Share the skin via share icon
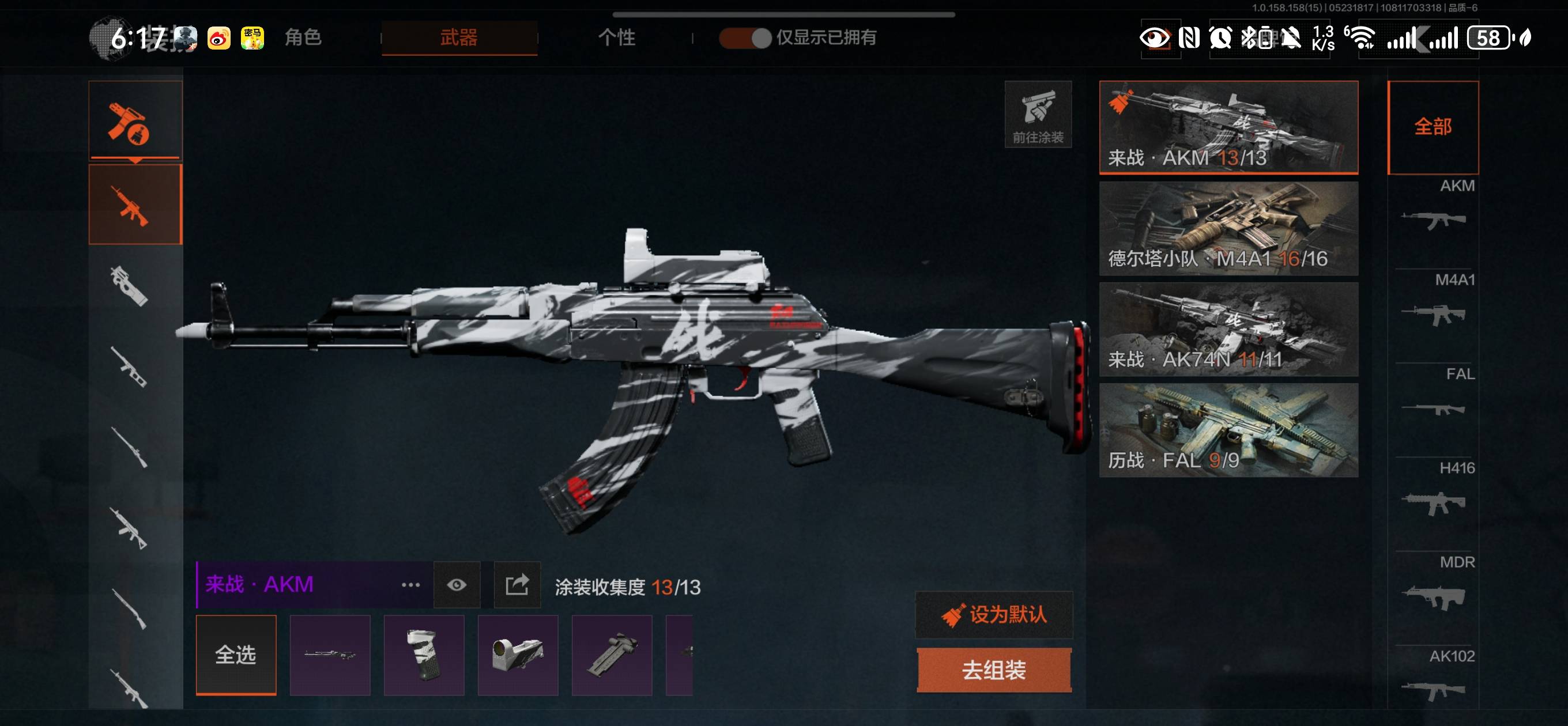The image size is (1568, 726). tap(517, 585)
